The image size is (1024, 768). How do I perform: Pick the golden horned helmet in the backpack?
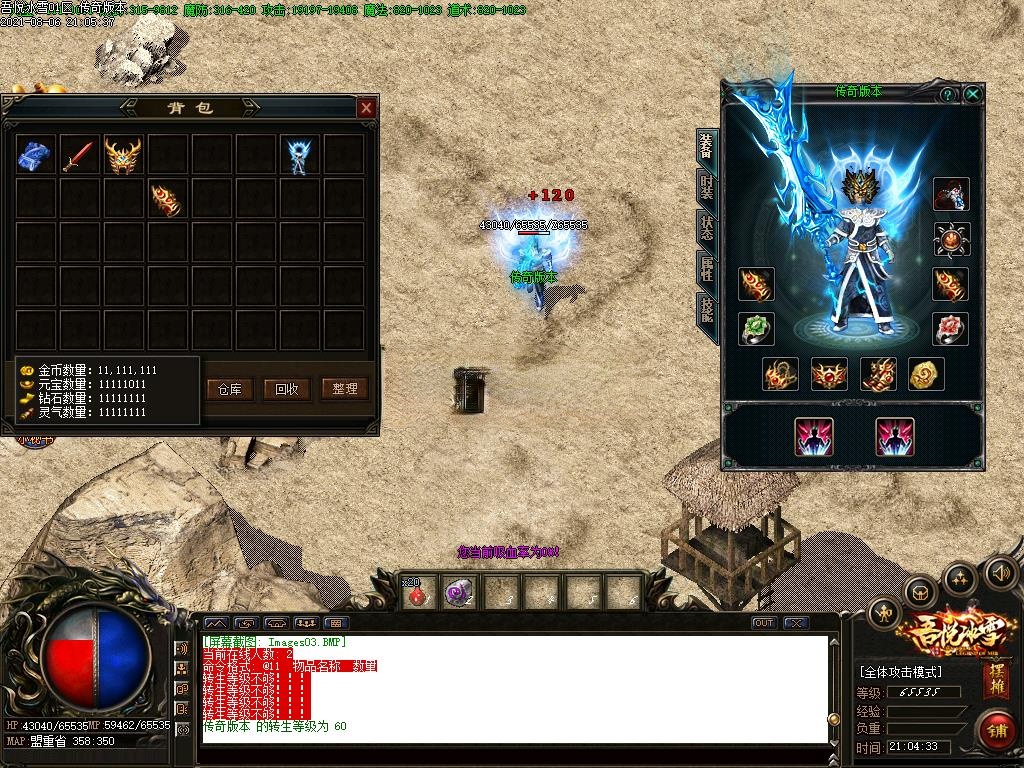tap(123, 155)
